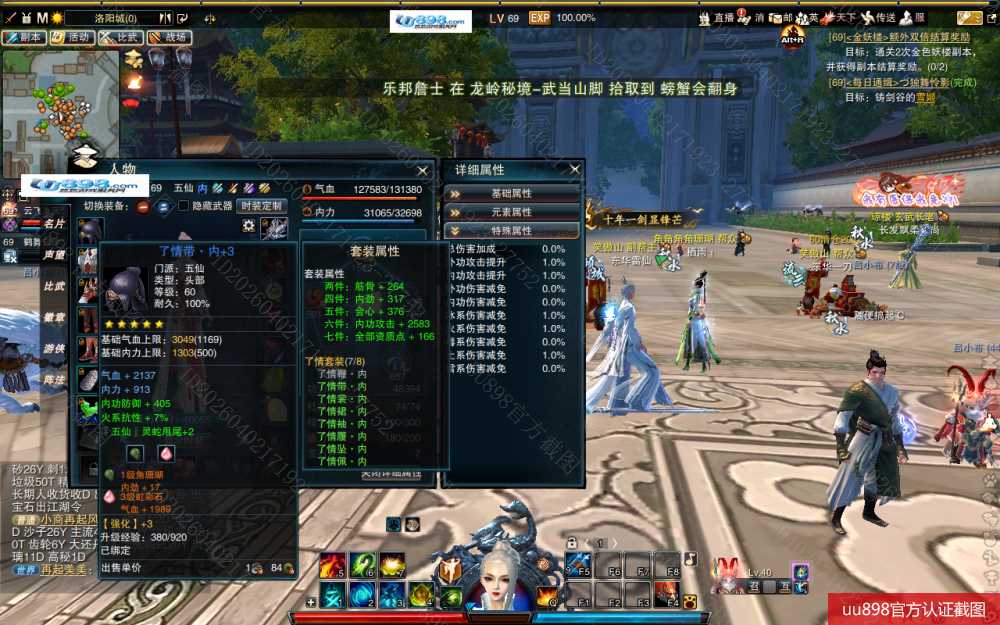Screen dimensions: 1000x625
Task: Switch to the 徽章 tab
Action: (54, 317)
